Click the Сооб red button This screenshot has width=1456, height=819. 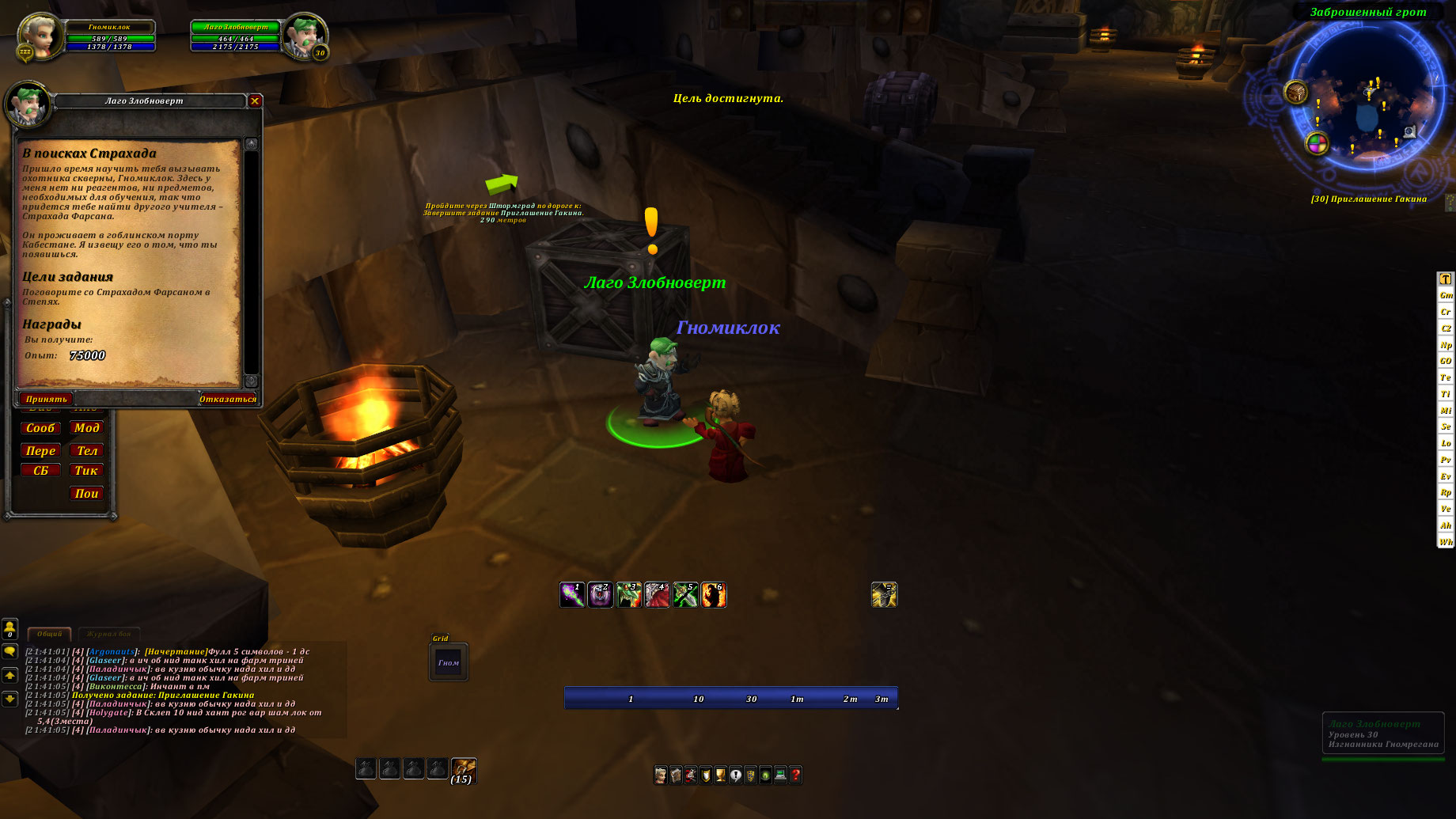point(40,428)
